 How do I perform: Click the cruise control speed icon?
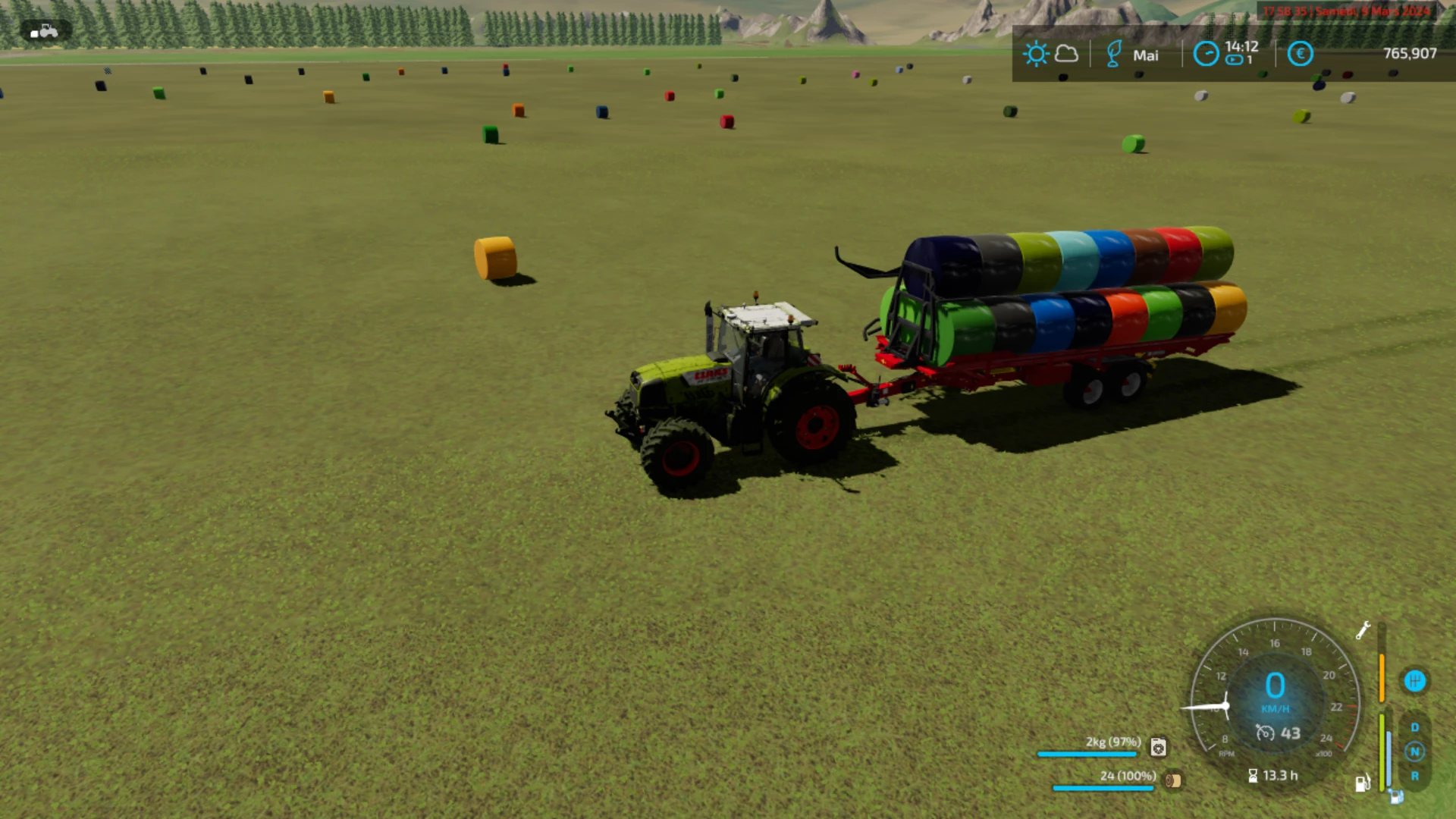(1265, 733)
